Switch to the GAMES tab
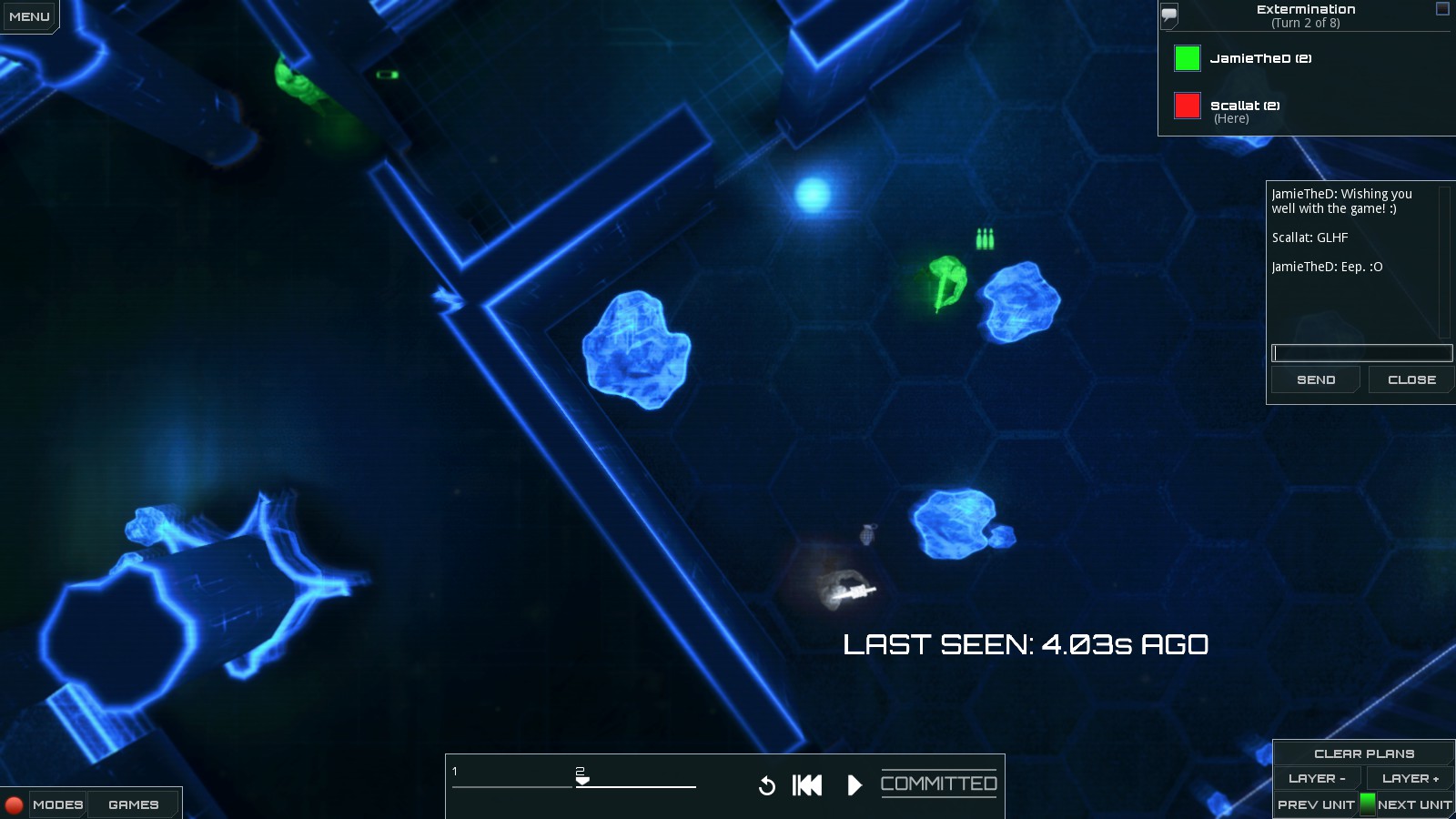This screenshot has width=1456, height=819. (133, 804)
